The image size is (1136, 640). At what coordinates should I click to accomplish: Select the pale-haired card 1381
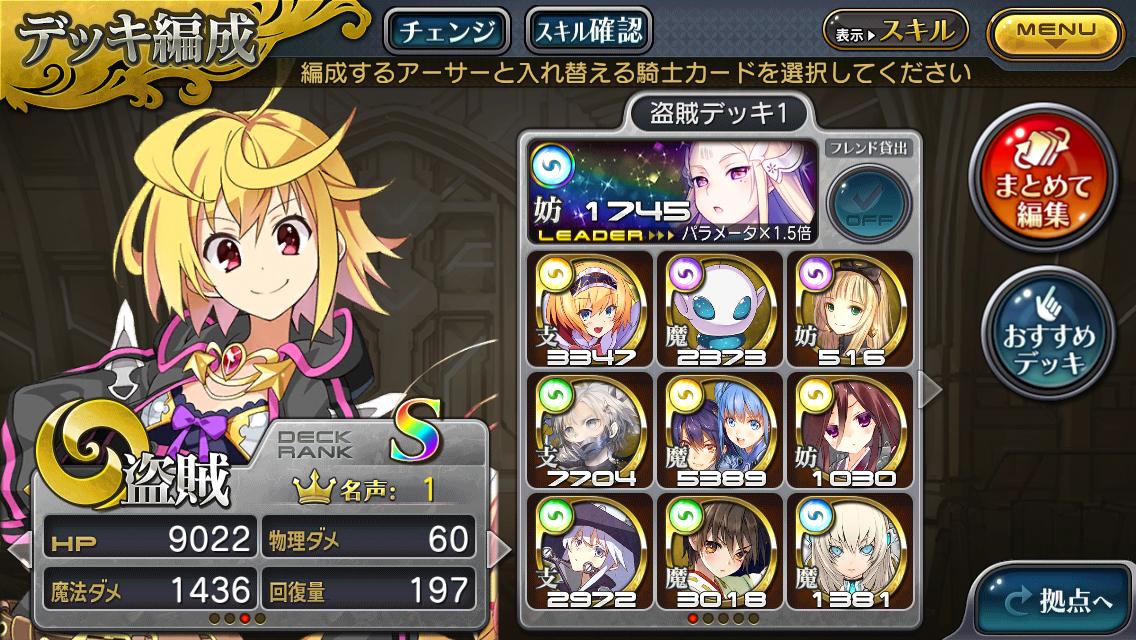click(x=848, y=551)
